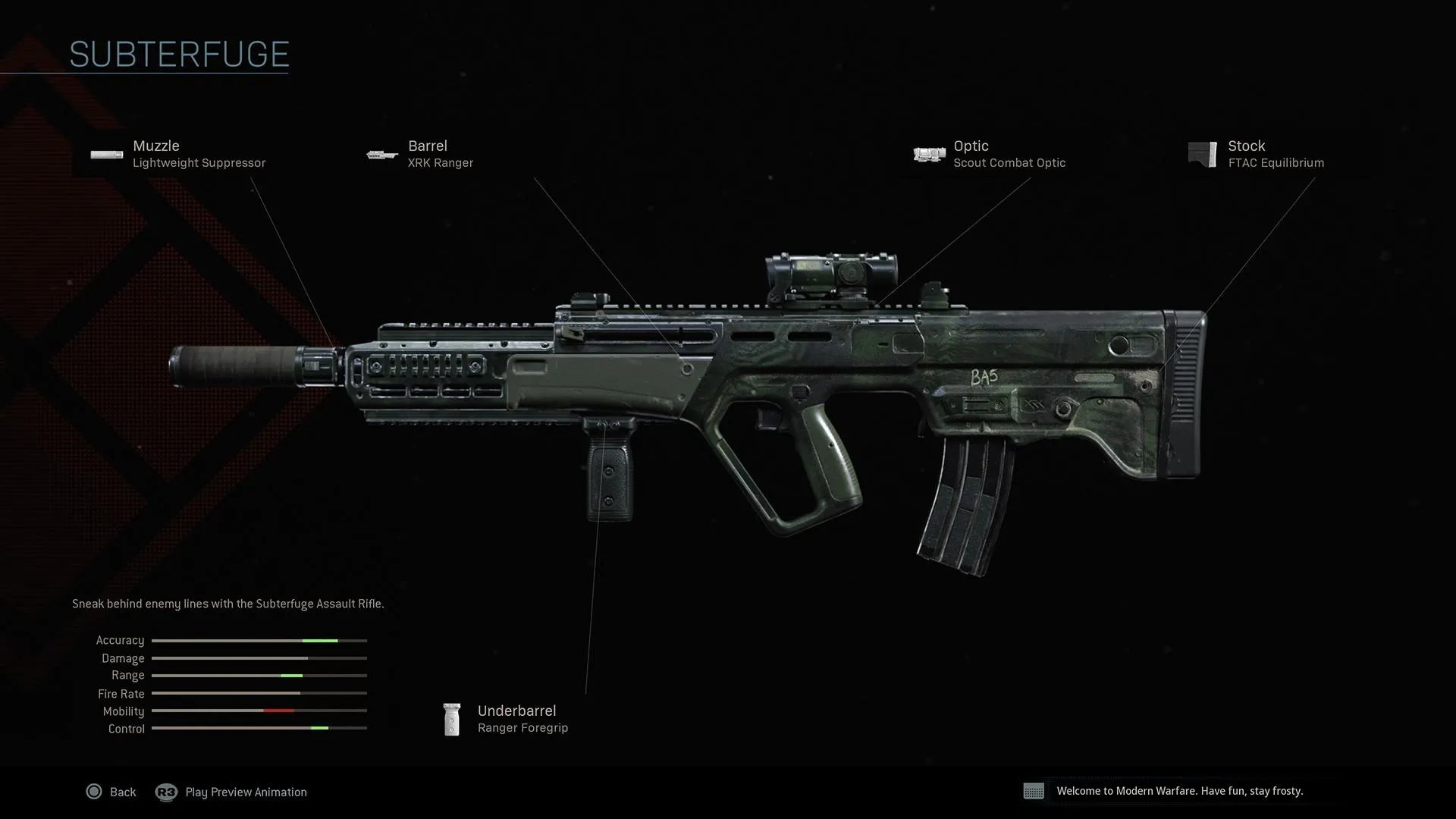Select the Muzzle Lightweight Suppressor attachment
The height and width of the screenshot is (819, 1456).
(x=180, y=154)
